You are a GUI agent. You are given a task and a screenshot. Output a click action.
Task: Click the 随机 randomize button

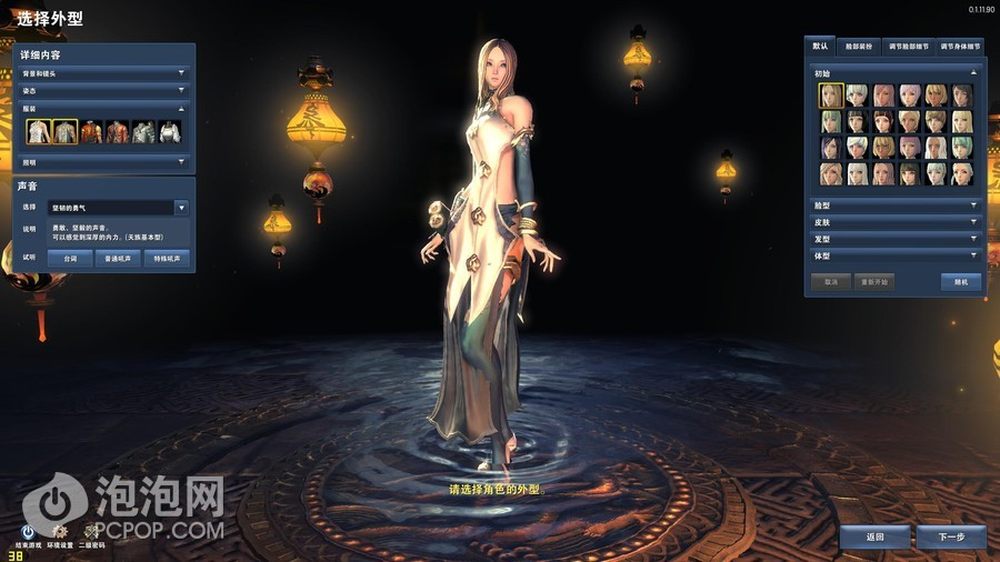960,282
